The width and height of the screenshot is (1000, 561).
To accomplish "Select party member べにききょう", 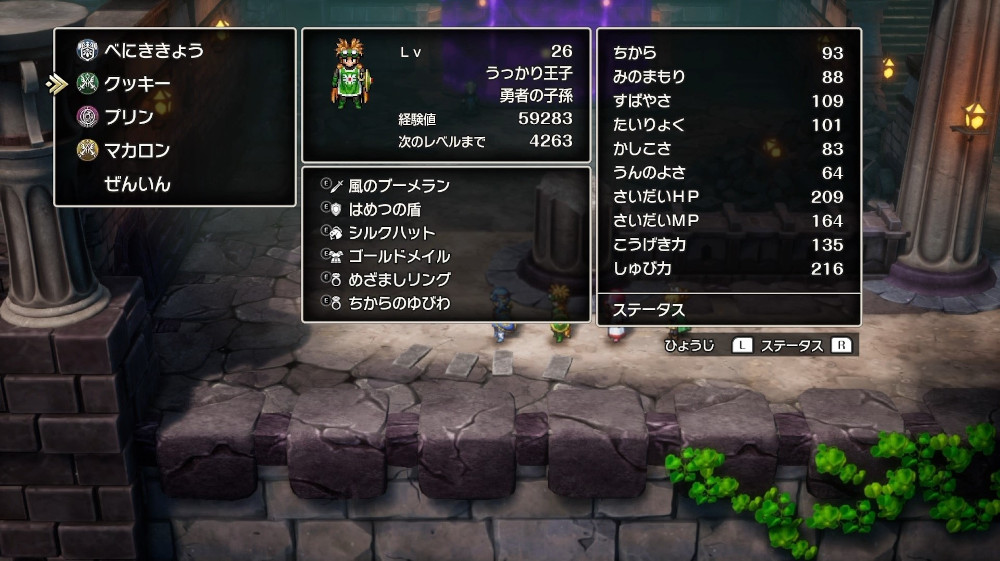I will 153,50.
